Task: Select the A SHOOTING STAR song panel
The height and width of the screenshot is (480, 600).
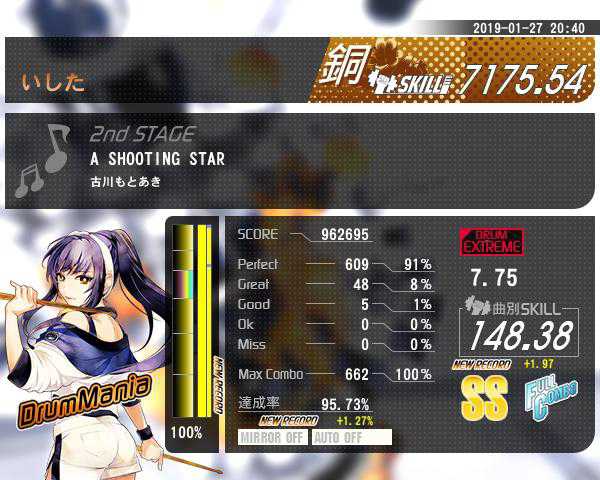Action: coord(300,160)
